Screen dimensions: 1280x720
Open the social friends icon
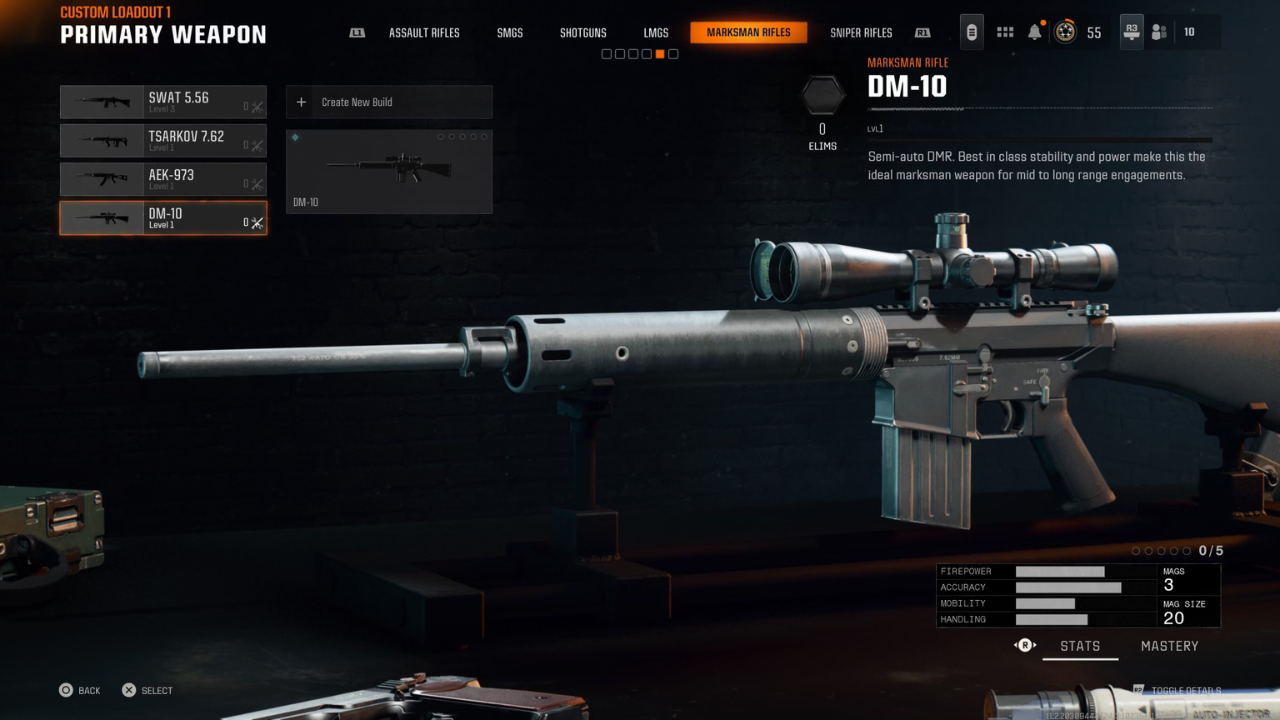[1159, 32]
